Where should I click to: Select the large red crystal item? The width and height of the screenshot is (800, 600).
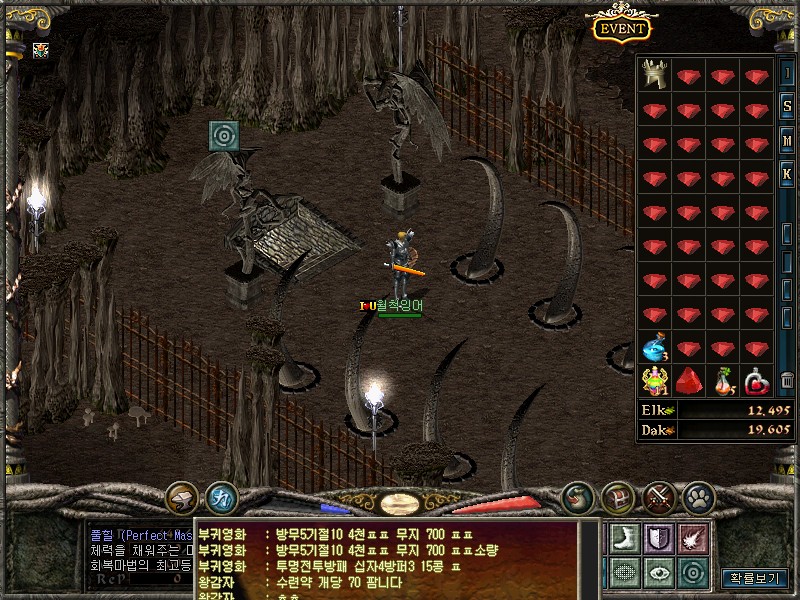point(690,381)
